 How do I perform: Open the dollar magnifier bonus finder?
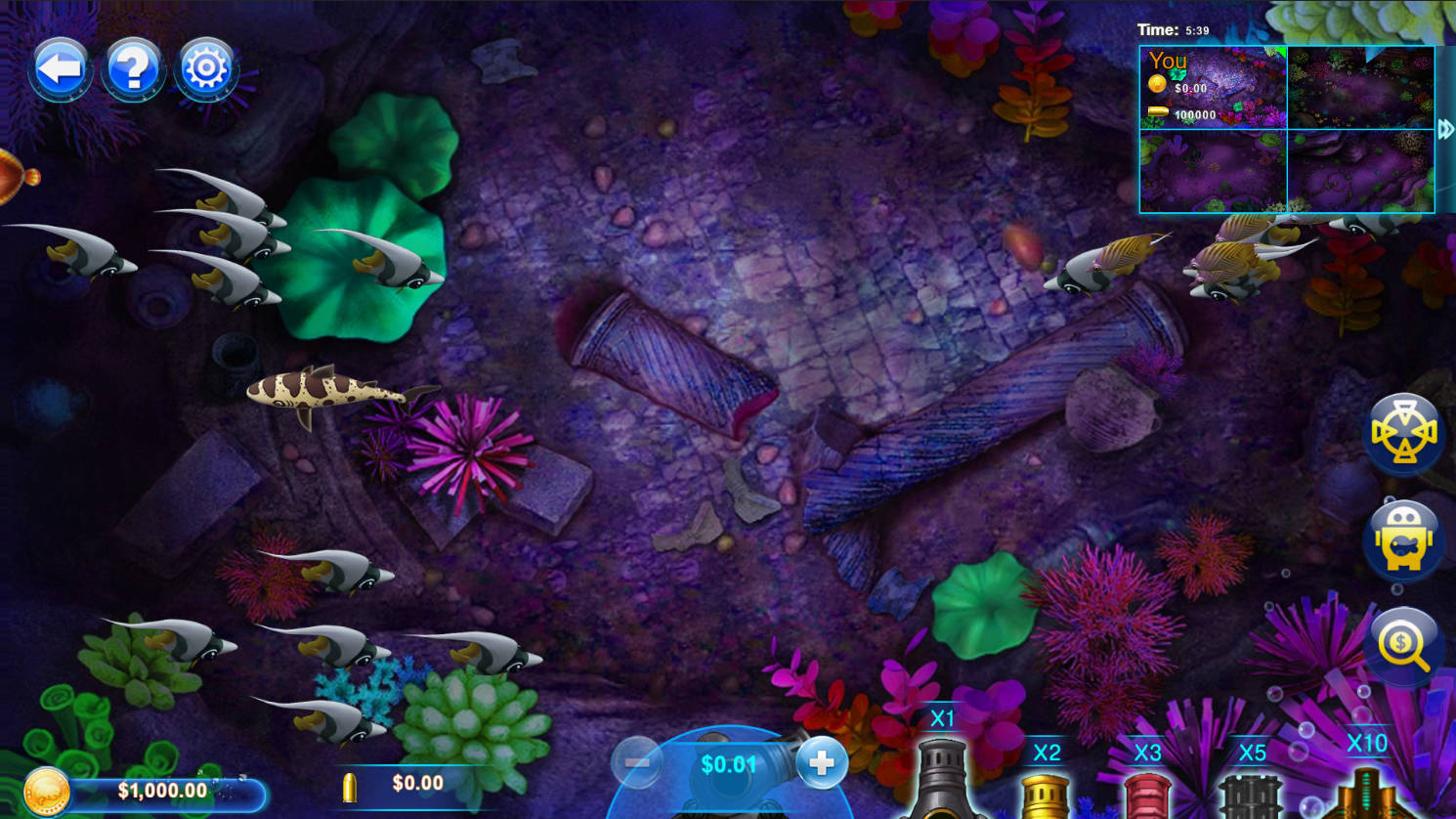[x=1404, y=643]
